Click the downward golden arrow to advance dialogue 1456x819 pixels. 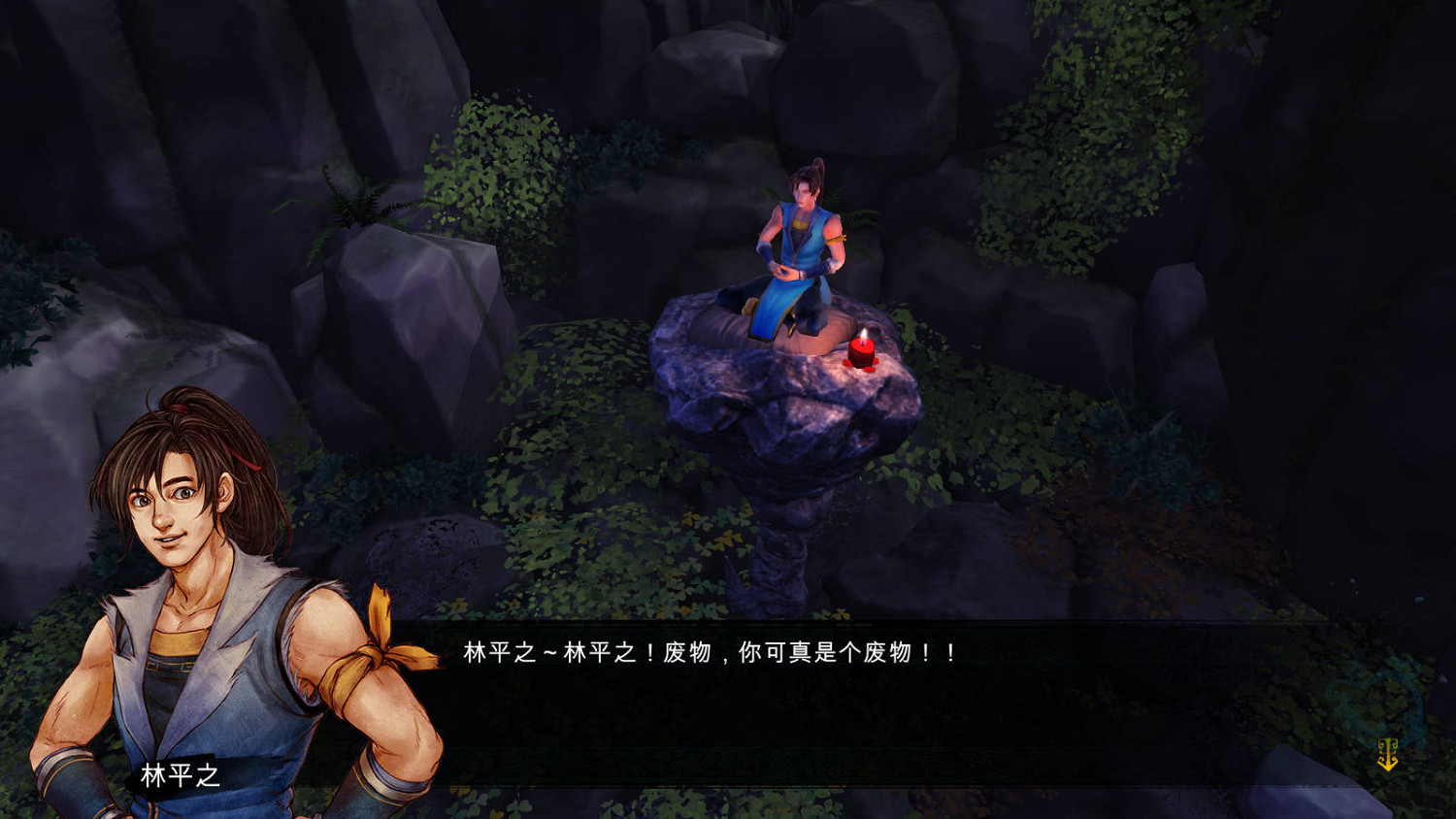(1388, 757)
